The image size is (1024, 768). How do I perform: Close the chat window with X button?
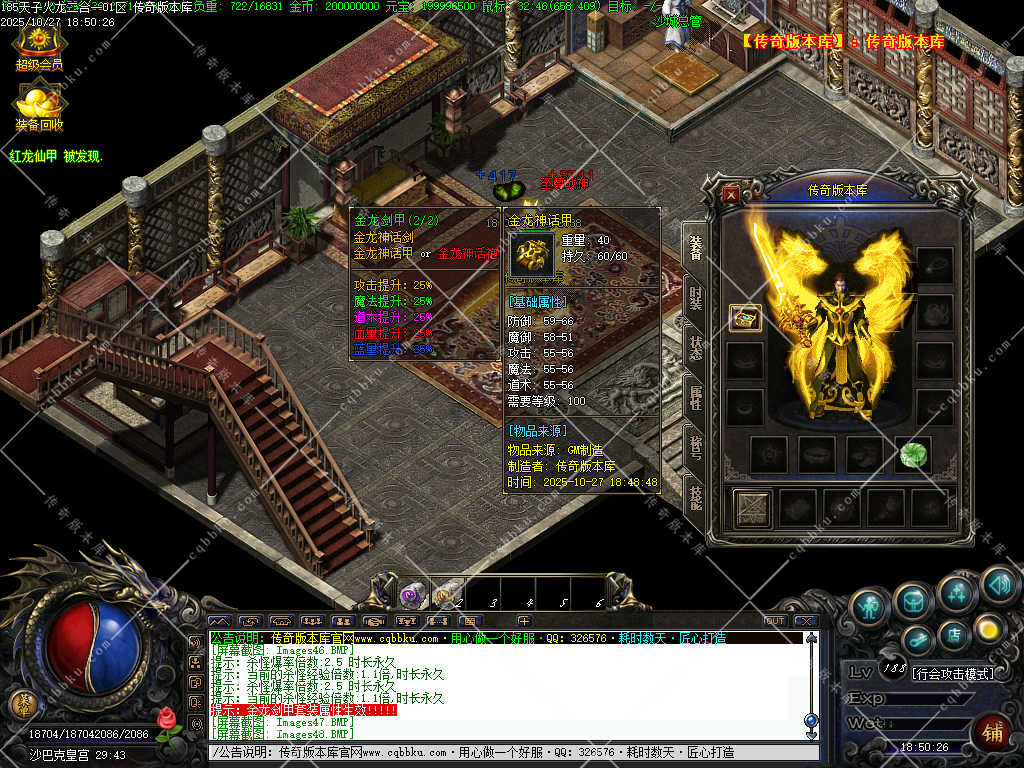point(806,621)
